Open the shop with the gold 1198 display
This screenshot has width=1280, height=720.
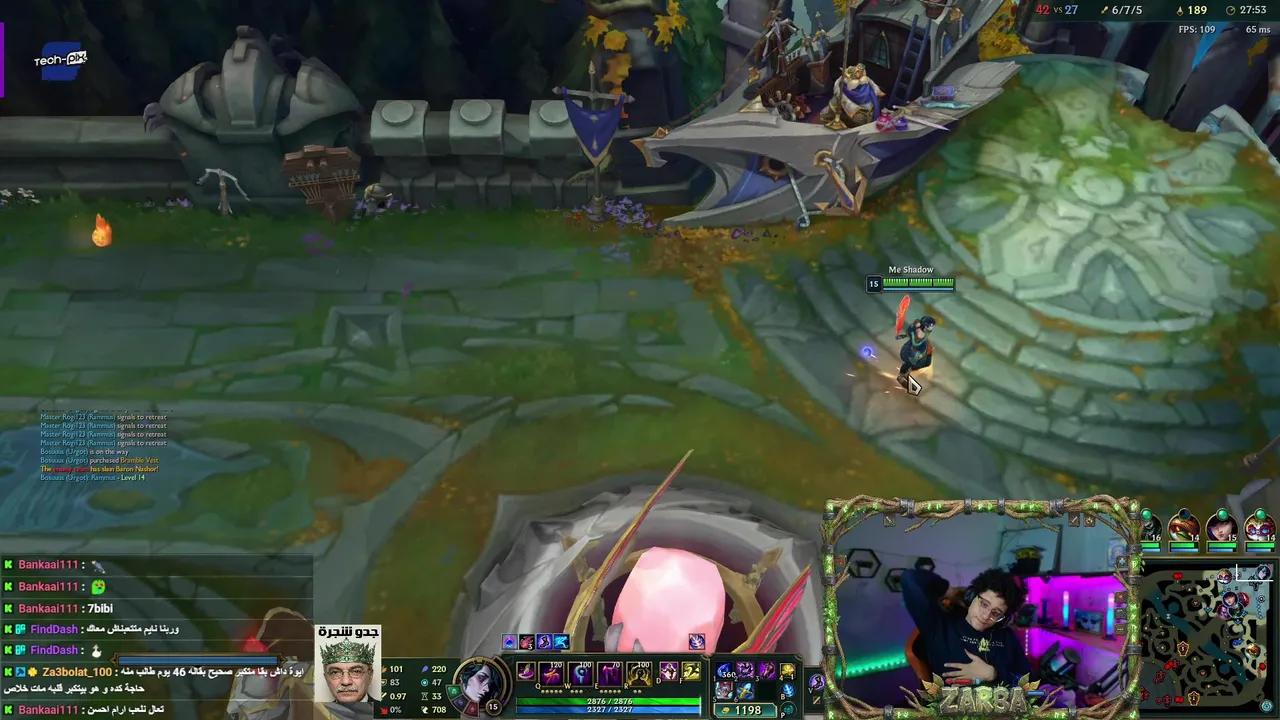coord(745,710)
